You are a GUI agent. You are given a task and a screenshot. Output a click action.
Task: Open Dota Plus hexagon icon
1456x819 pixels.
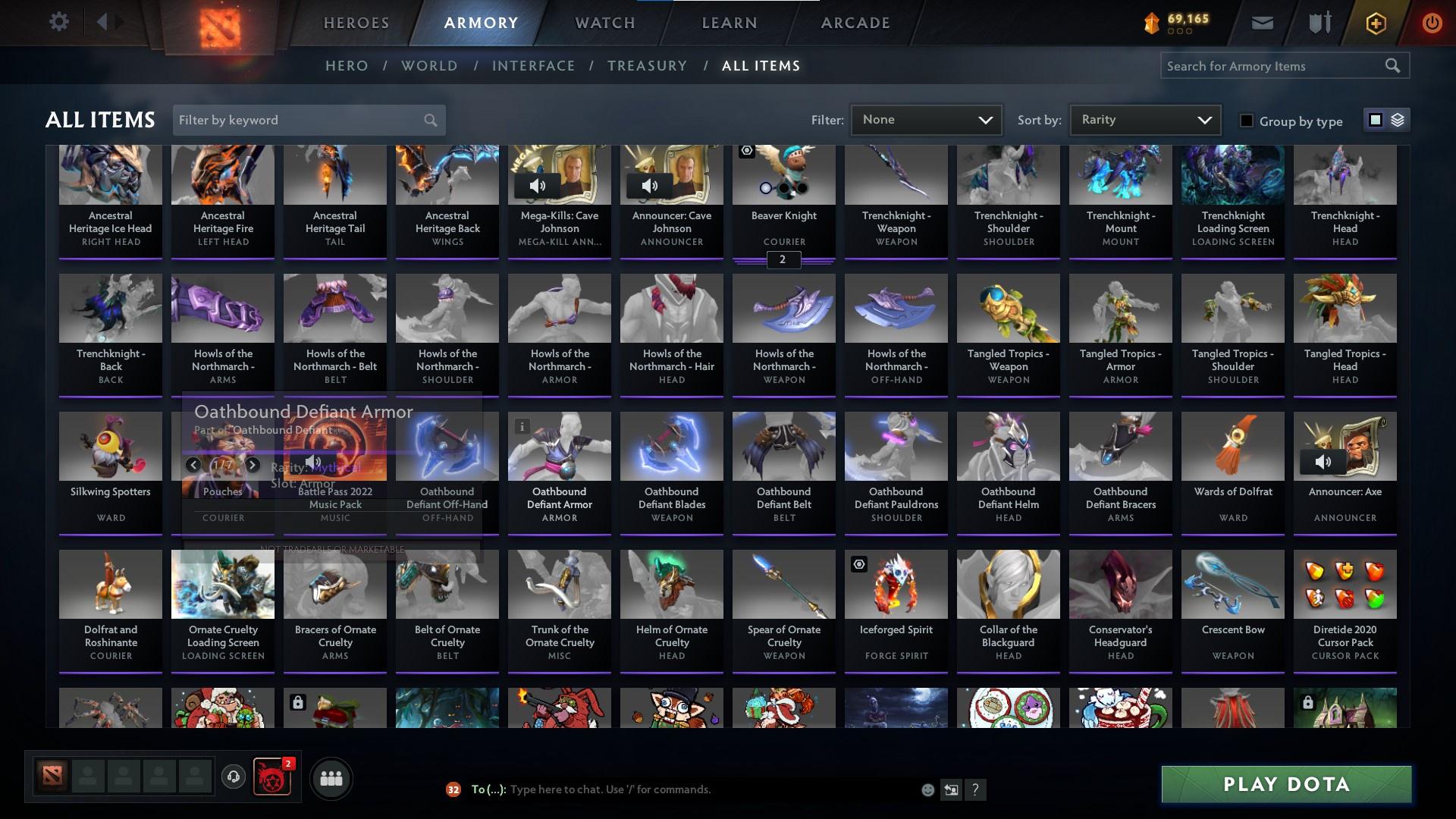1375,23
